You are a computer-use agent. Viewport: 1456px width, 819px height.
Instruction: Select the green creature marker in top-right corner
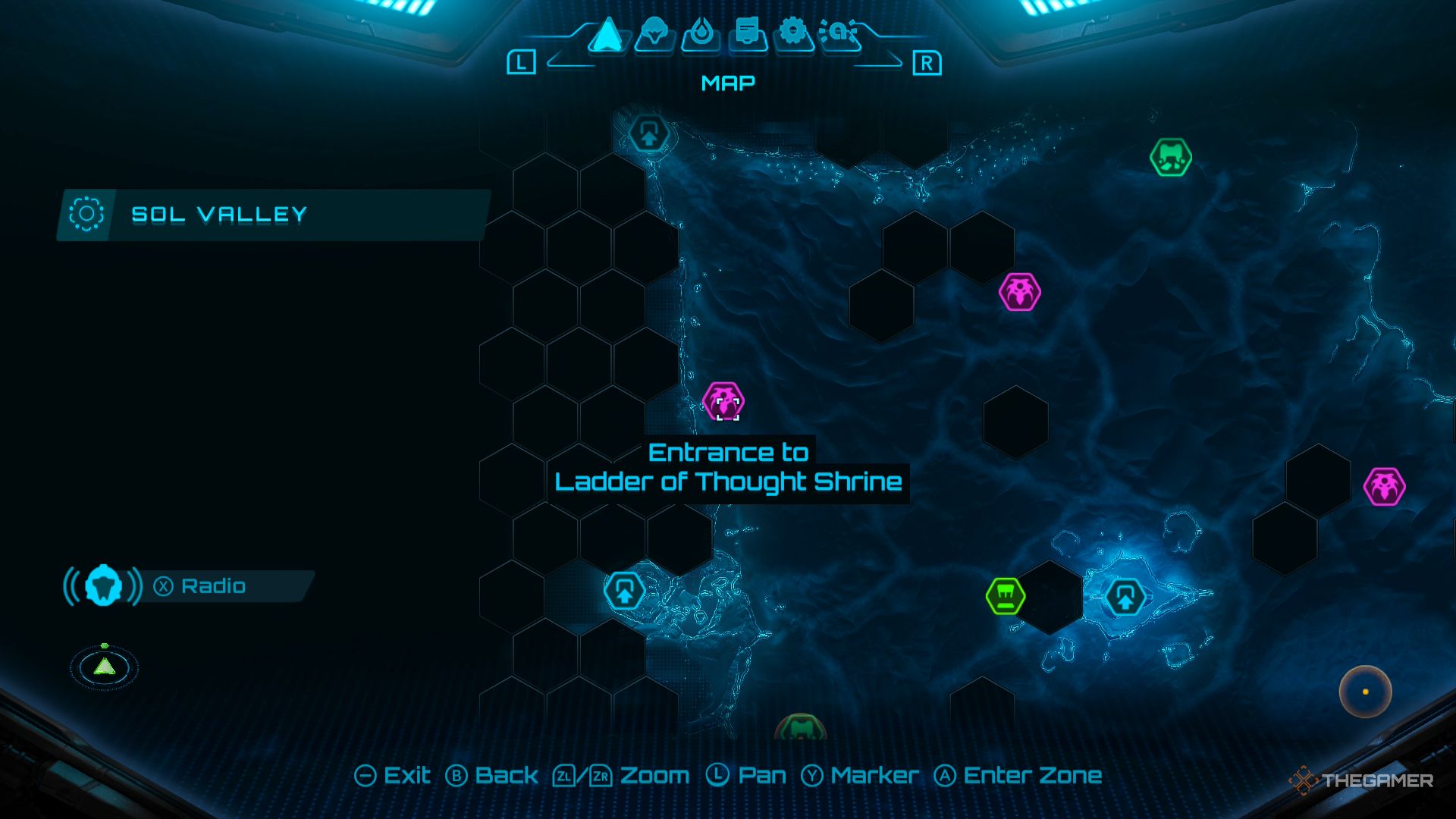coord(1172,157)
